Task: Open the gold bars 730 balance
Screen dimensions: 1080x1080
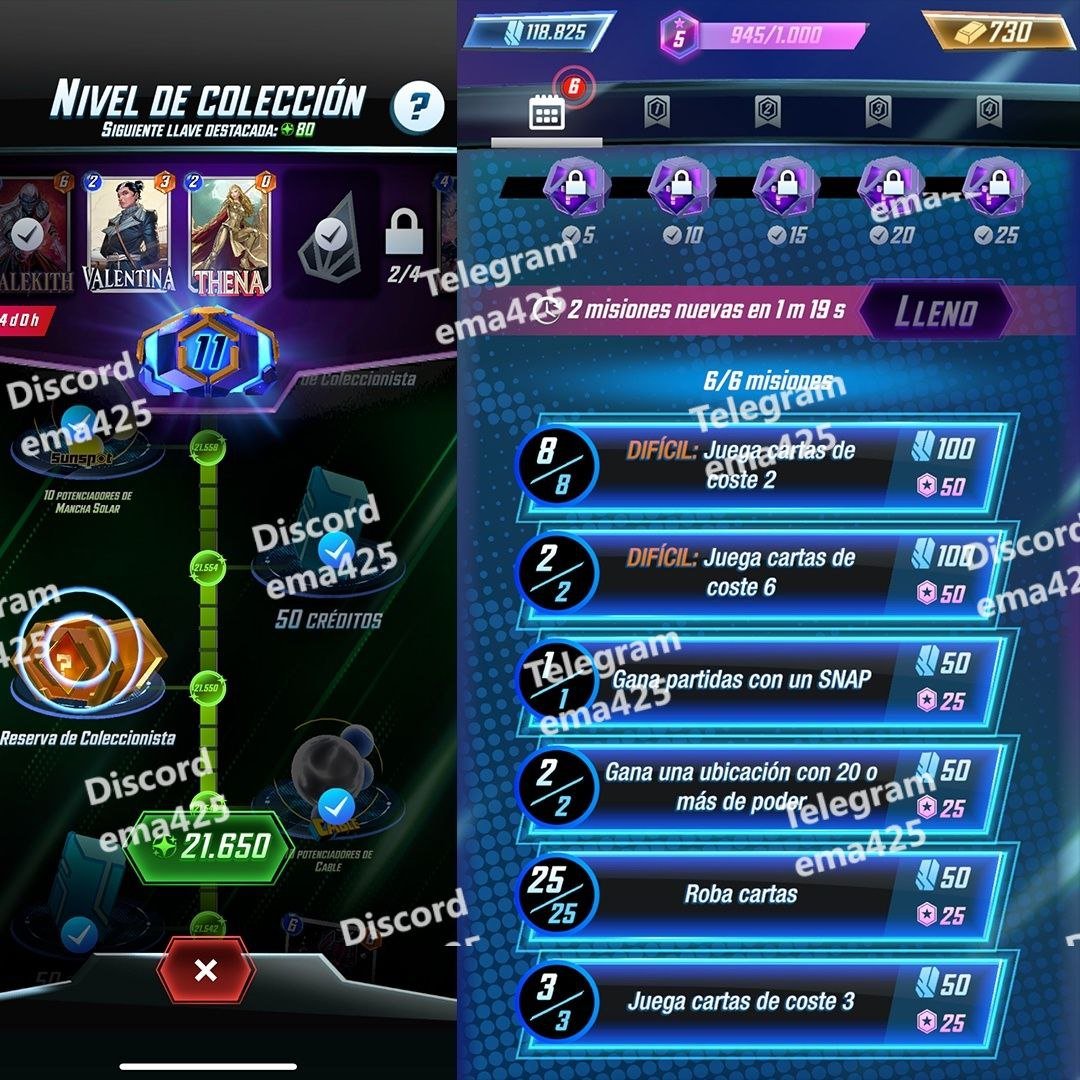Action: coord(997,33)
